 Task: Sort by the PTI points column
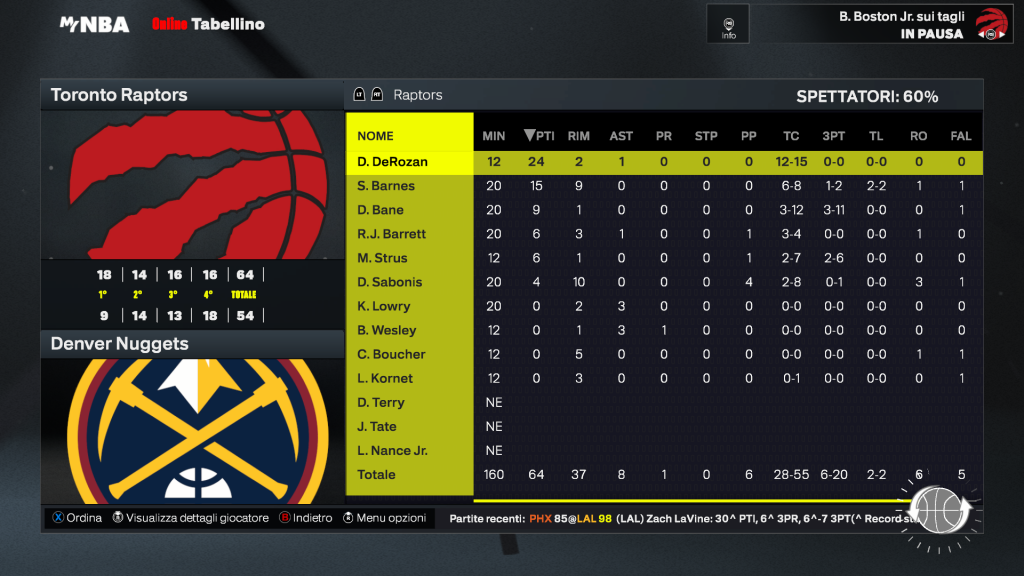coord(539,136)
